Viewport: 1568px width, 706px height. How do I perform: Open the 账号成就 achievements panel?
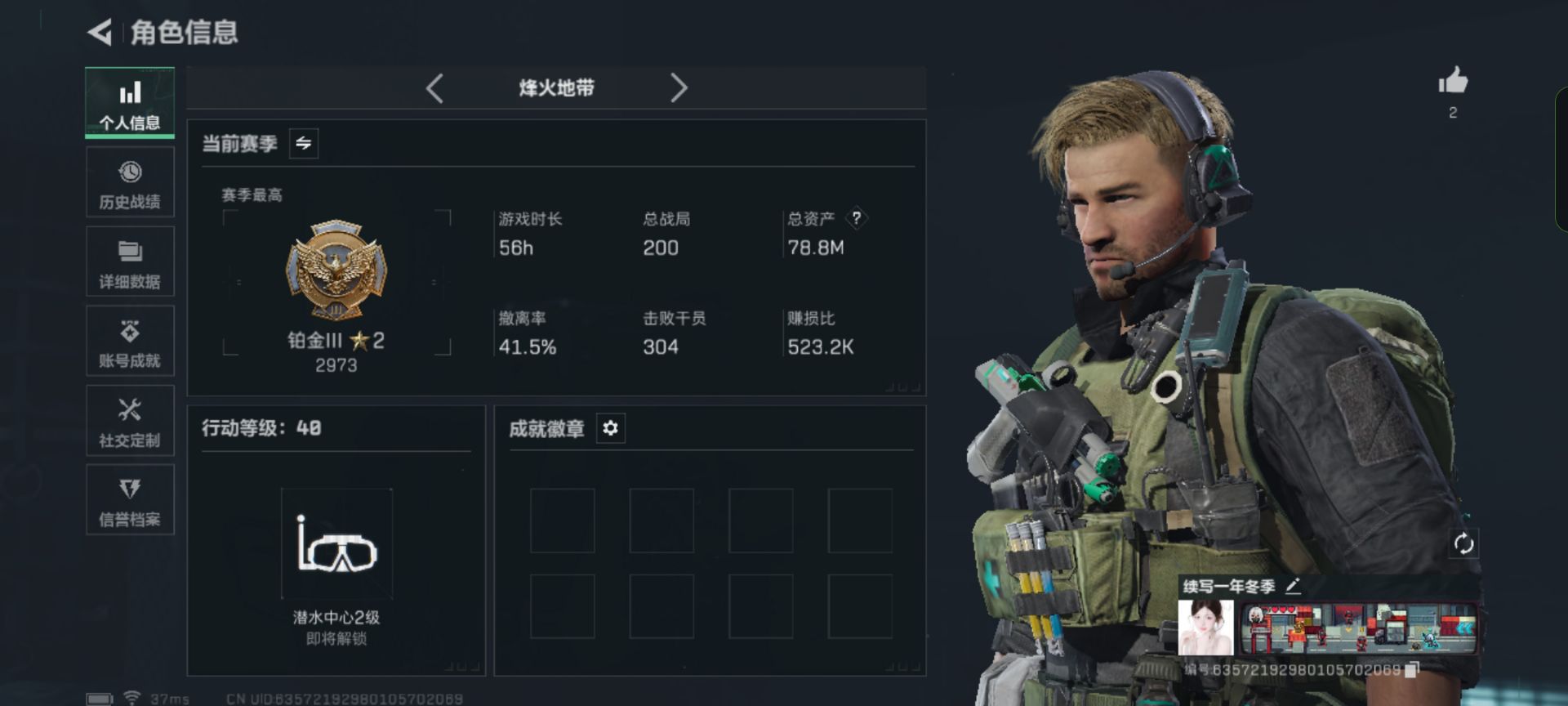[x=130, y=341]
